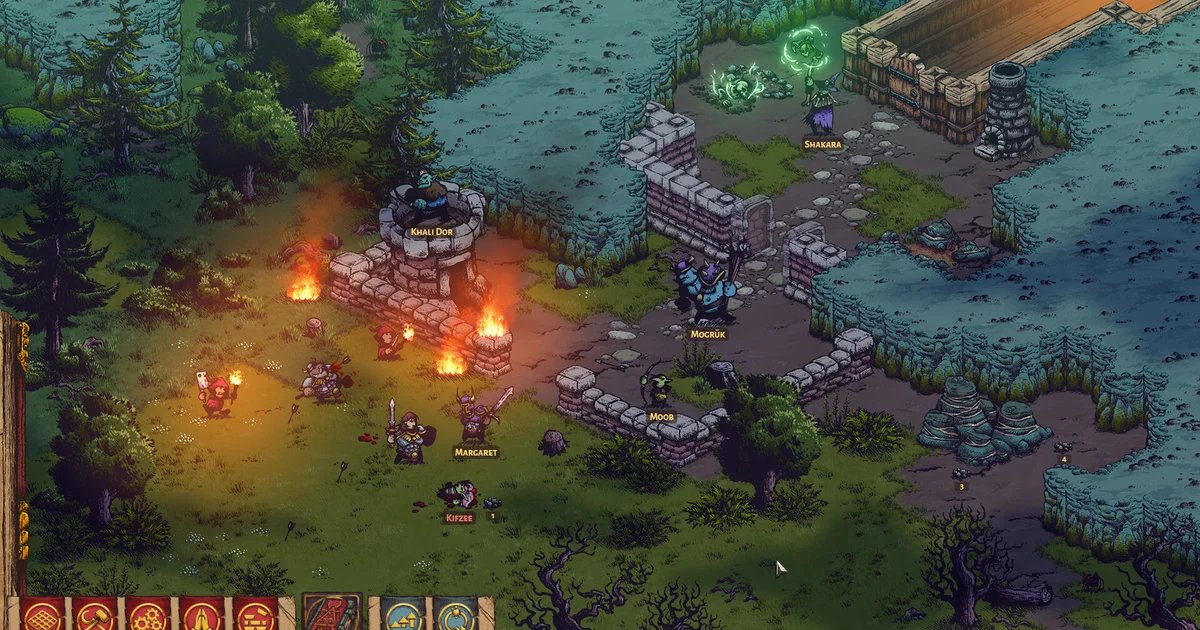Screen dimensions: 1200x630
Task: Click the blue houses-with-arrow banner icon
Action: [x=402, y=614]
